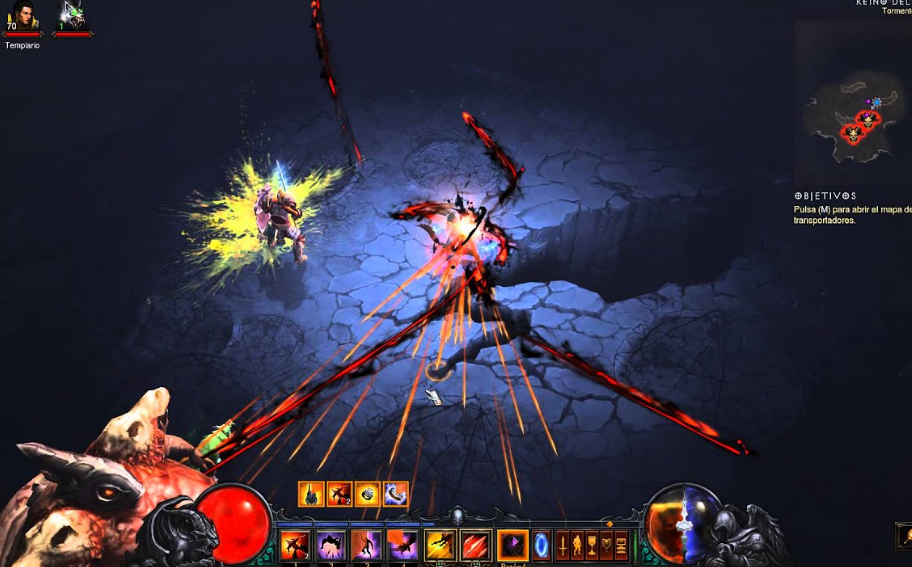Open the blue town portal

point(541,545)
